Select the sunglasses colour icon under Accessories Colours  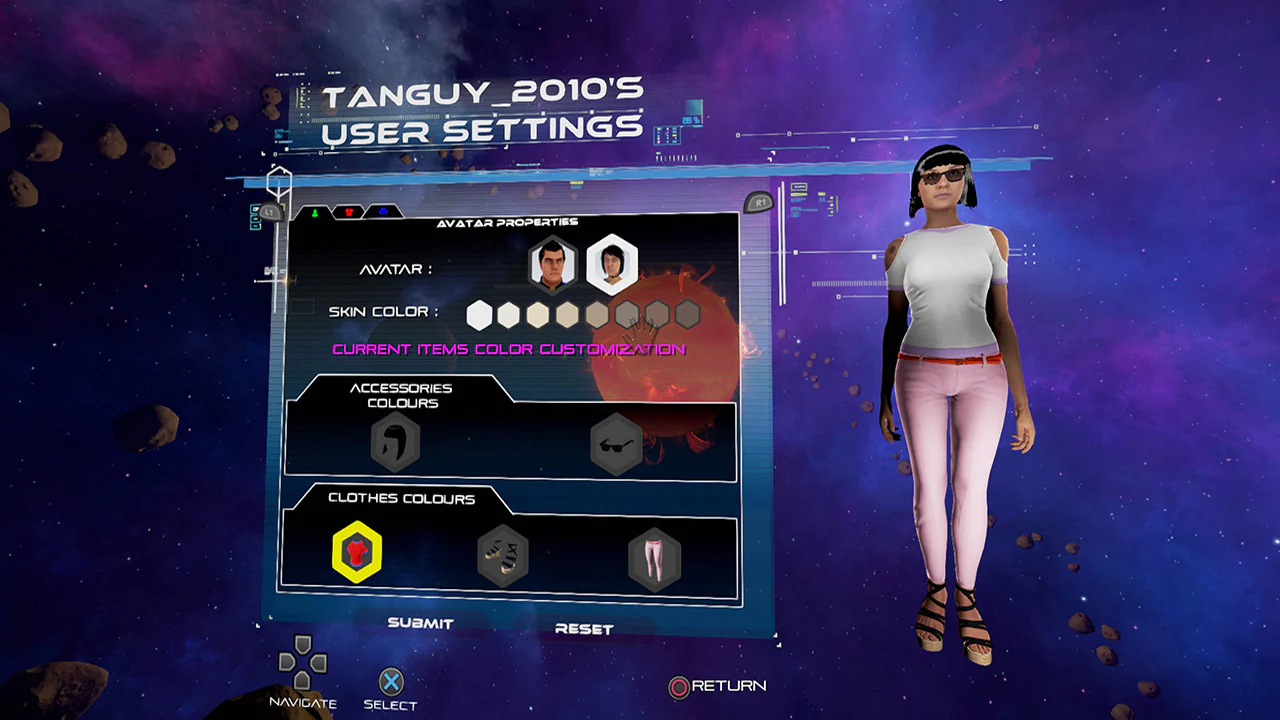615,445
